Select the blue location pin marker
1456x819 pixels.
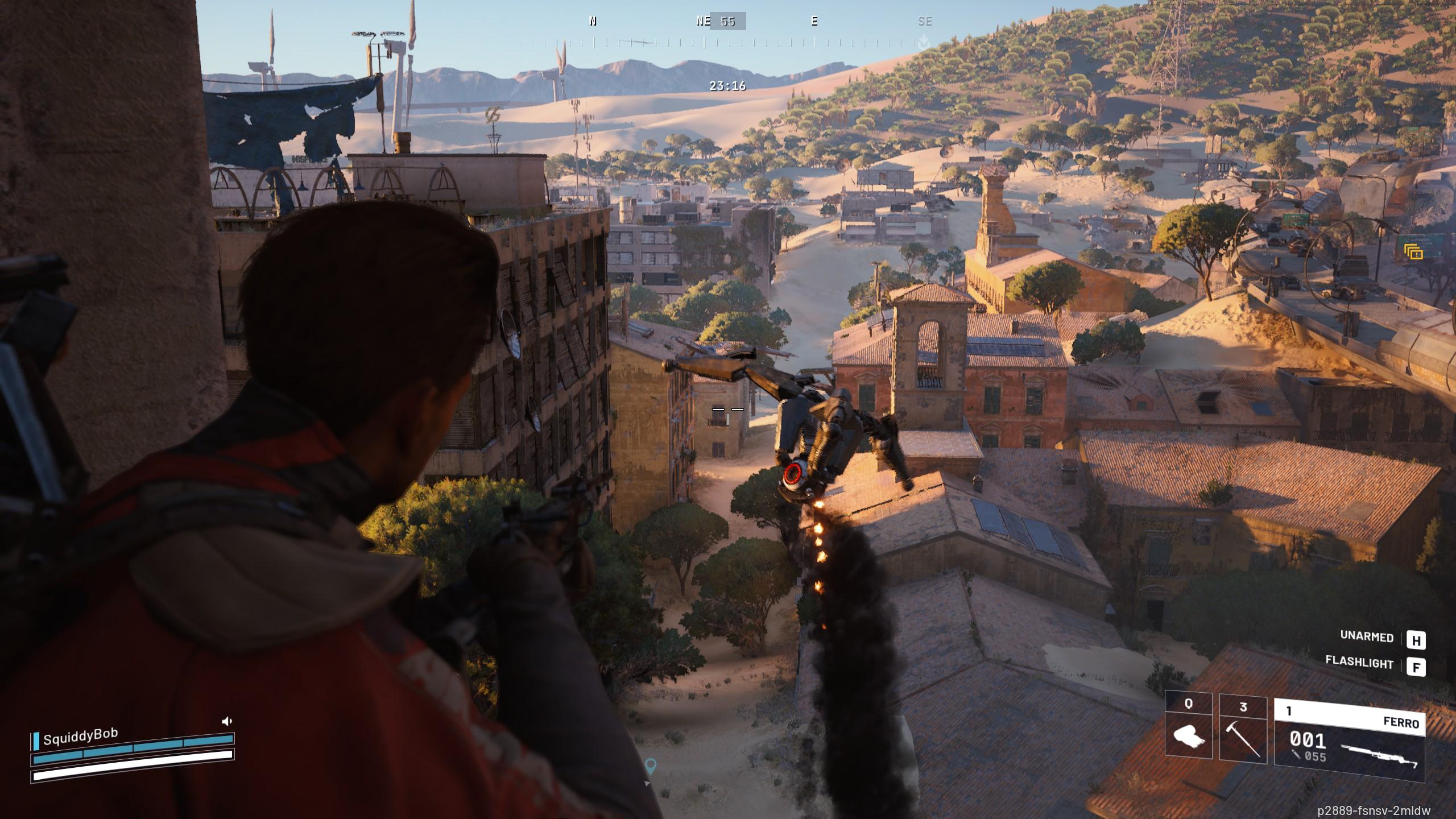pos(651,766)
